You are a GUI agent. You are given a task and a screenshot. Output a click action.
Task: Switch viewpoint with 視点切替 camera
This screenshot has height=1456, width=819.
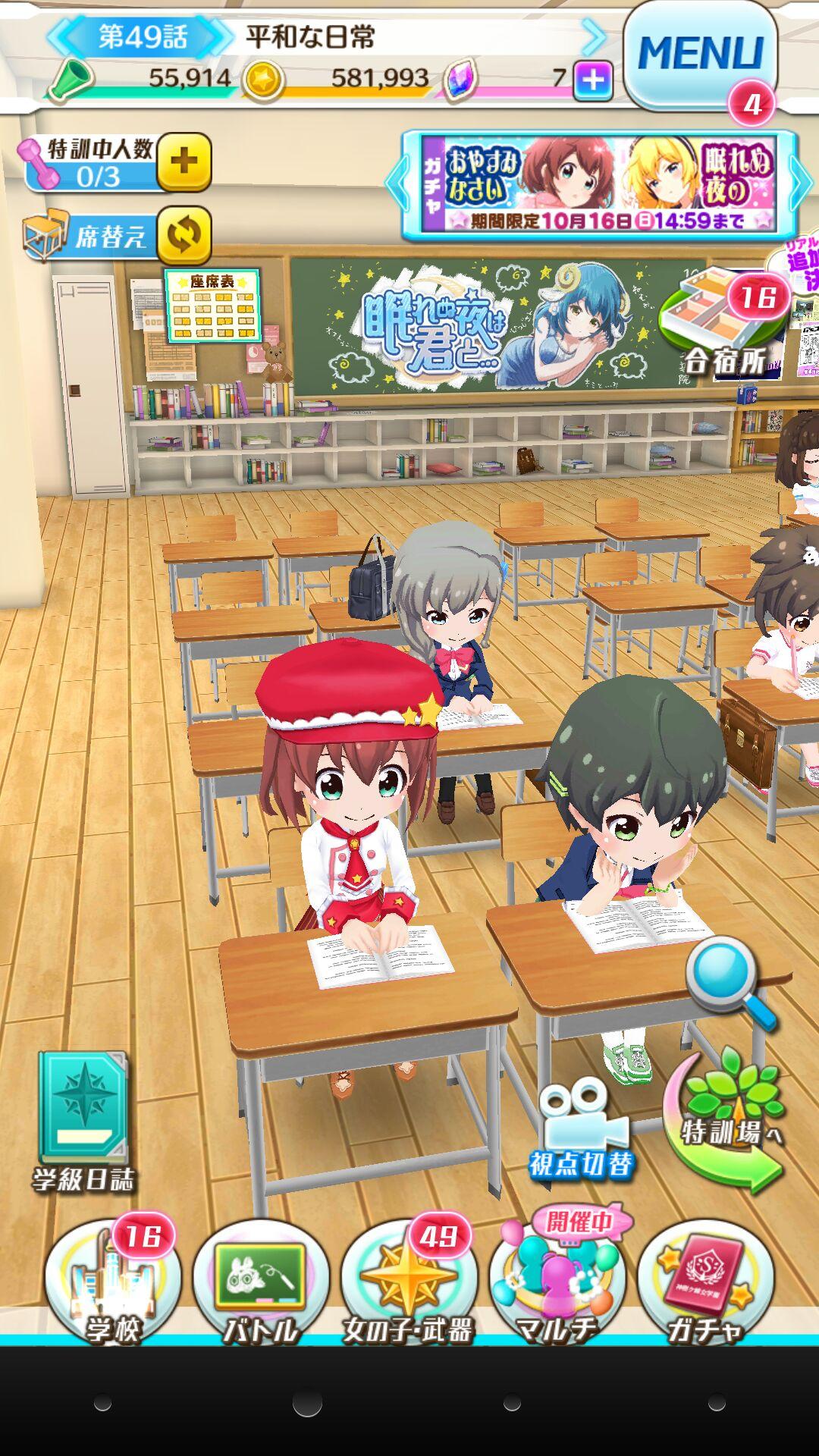click(582, 1130)
